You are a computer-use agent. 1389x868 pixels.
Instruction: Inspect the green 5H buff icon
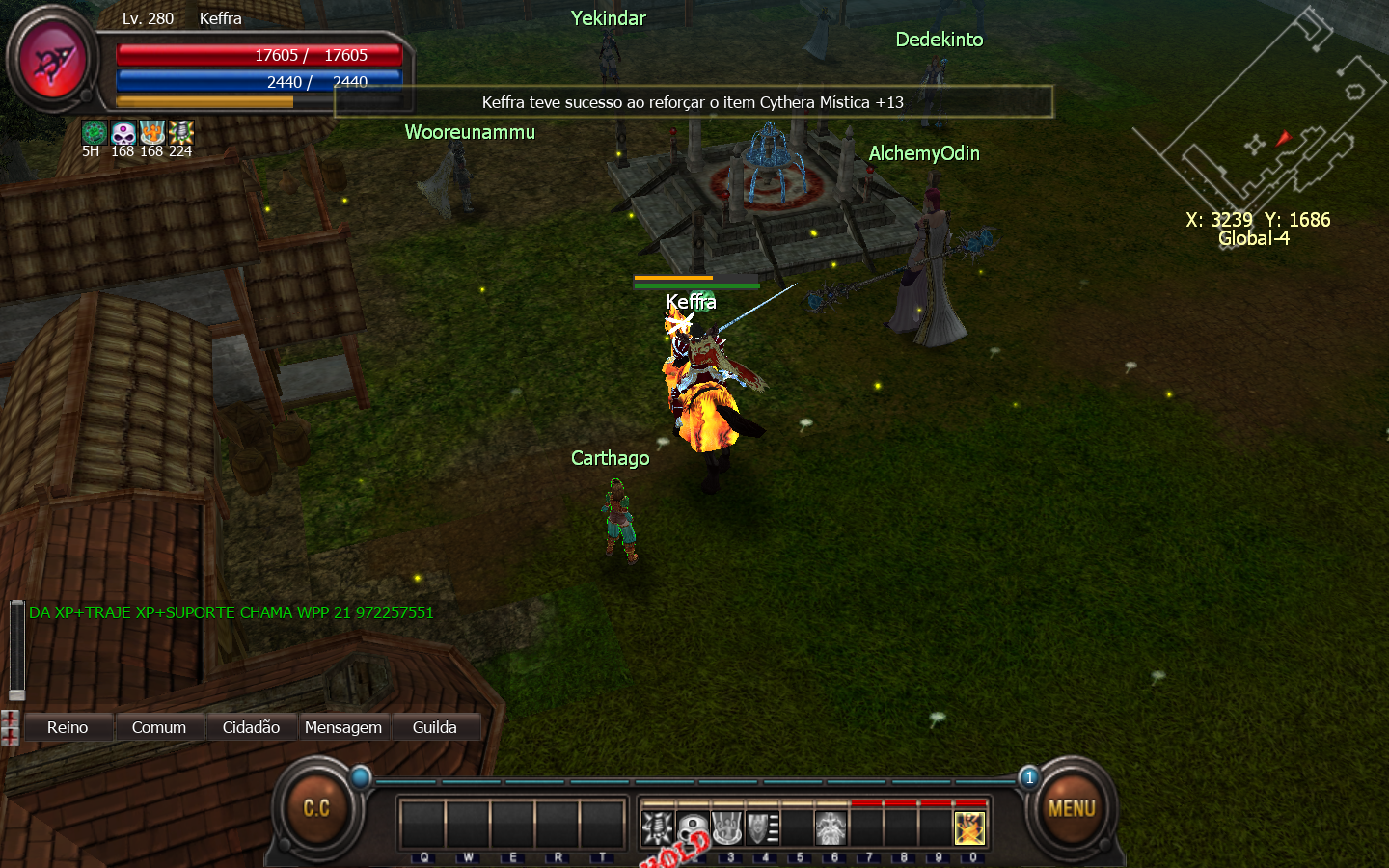click(x=94, y=132)
